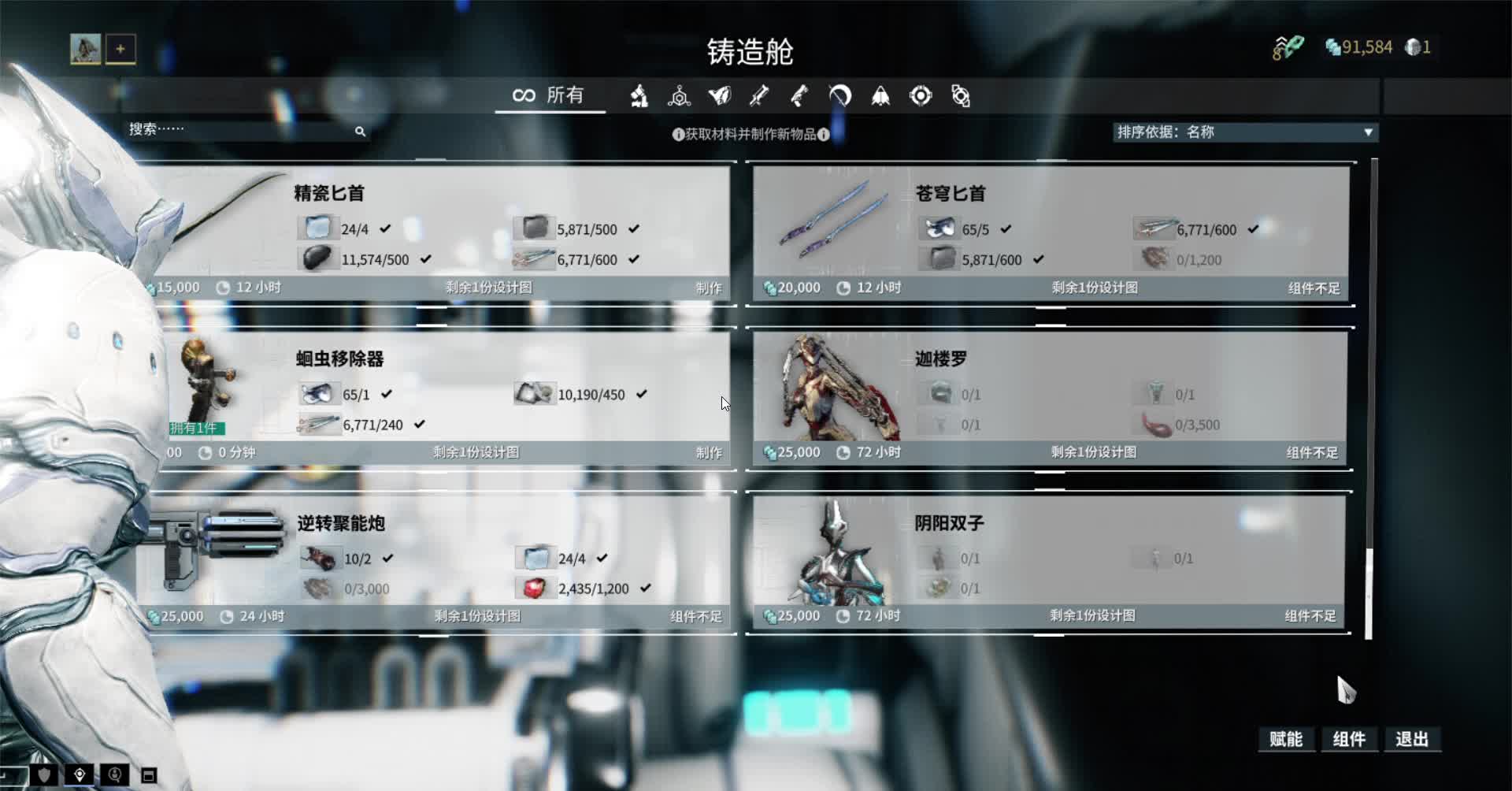Click the search magnifier icon
Screen dimensions: 1512x791
click(x=361, y=131)
